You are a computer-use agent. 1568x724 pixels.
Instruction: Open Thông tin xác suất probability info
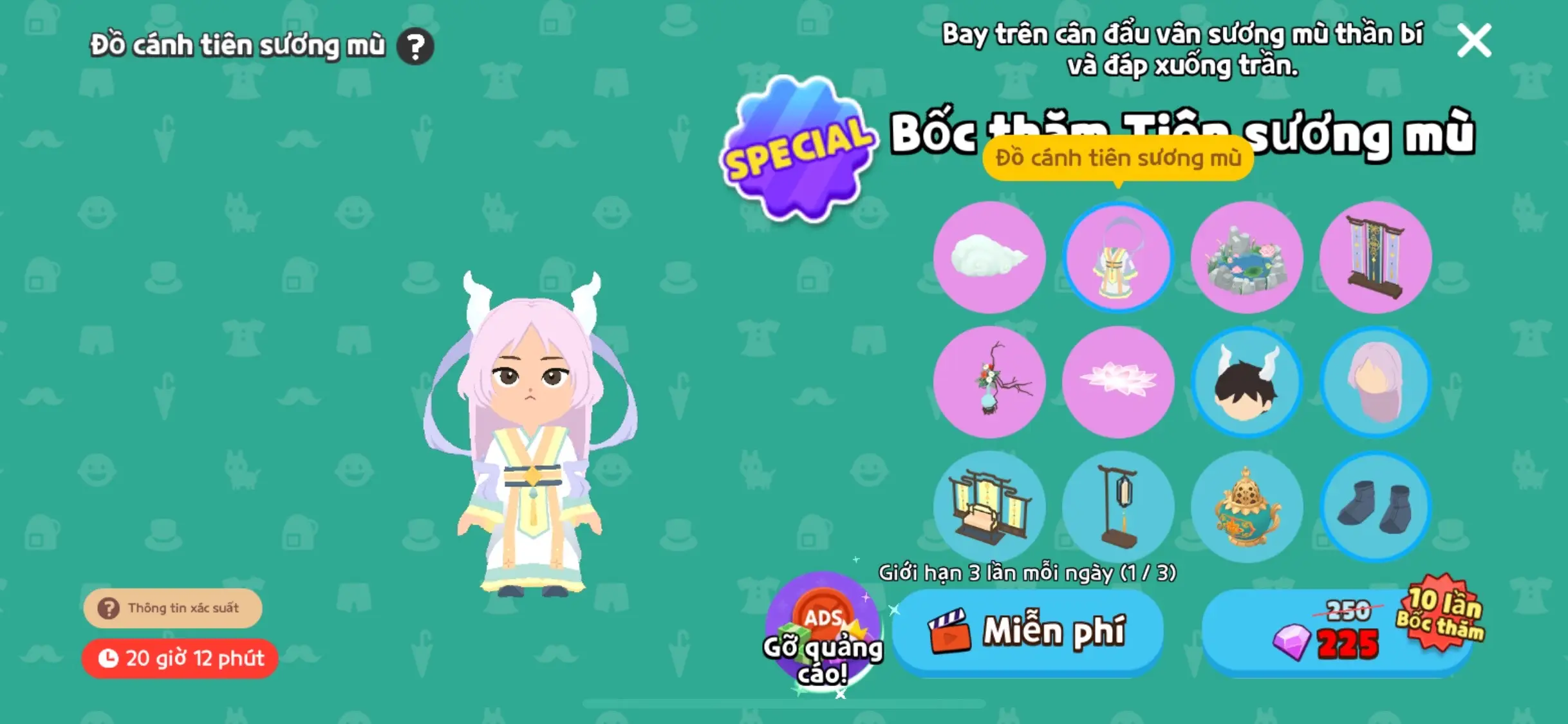pos(173,607)
